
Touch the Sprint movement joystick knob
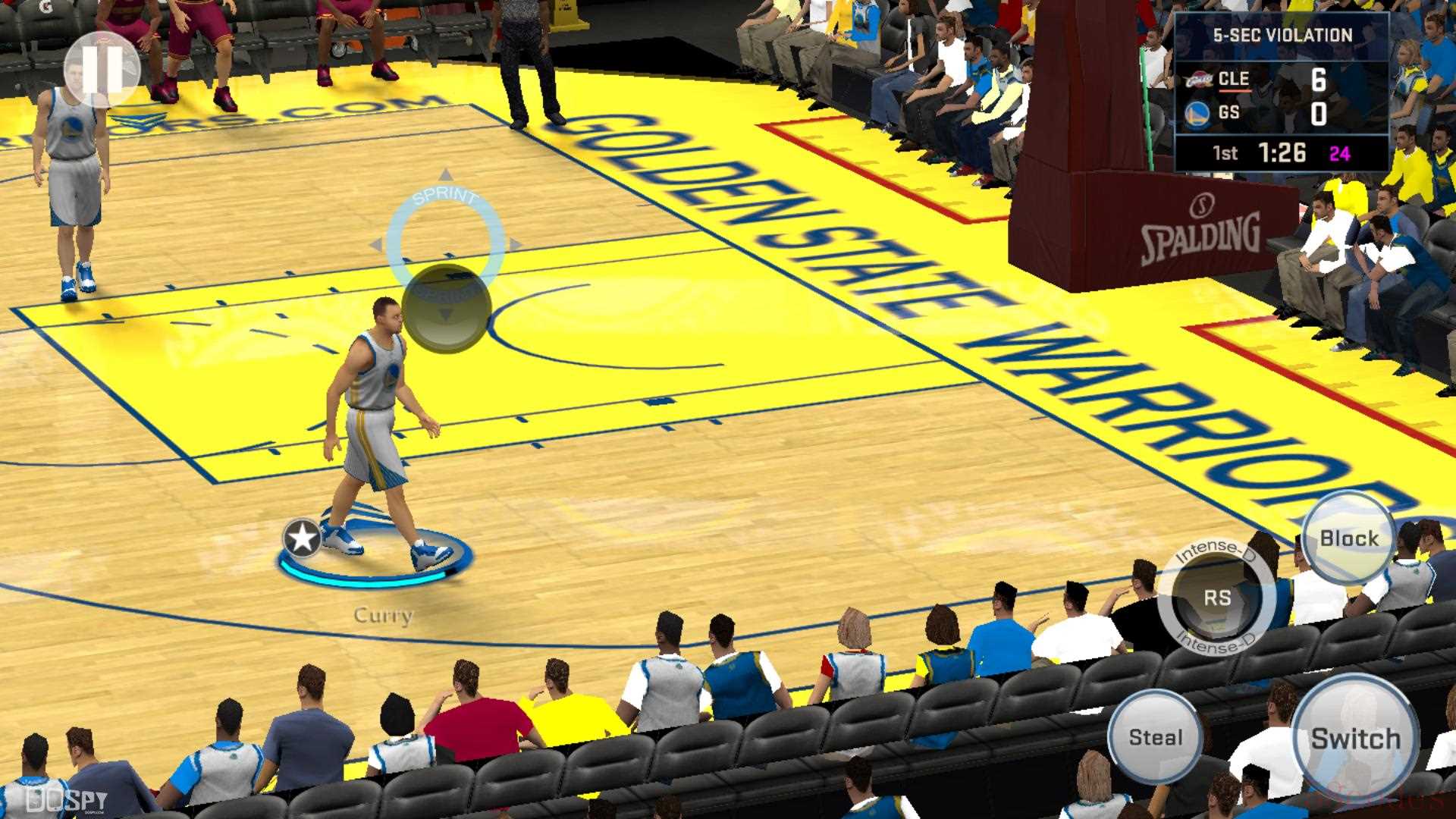(x=447, y=308)
